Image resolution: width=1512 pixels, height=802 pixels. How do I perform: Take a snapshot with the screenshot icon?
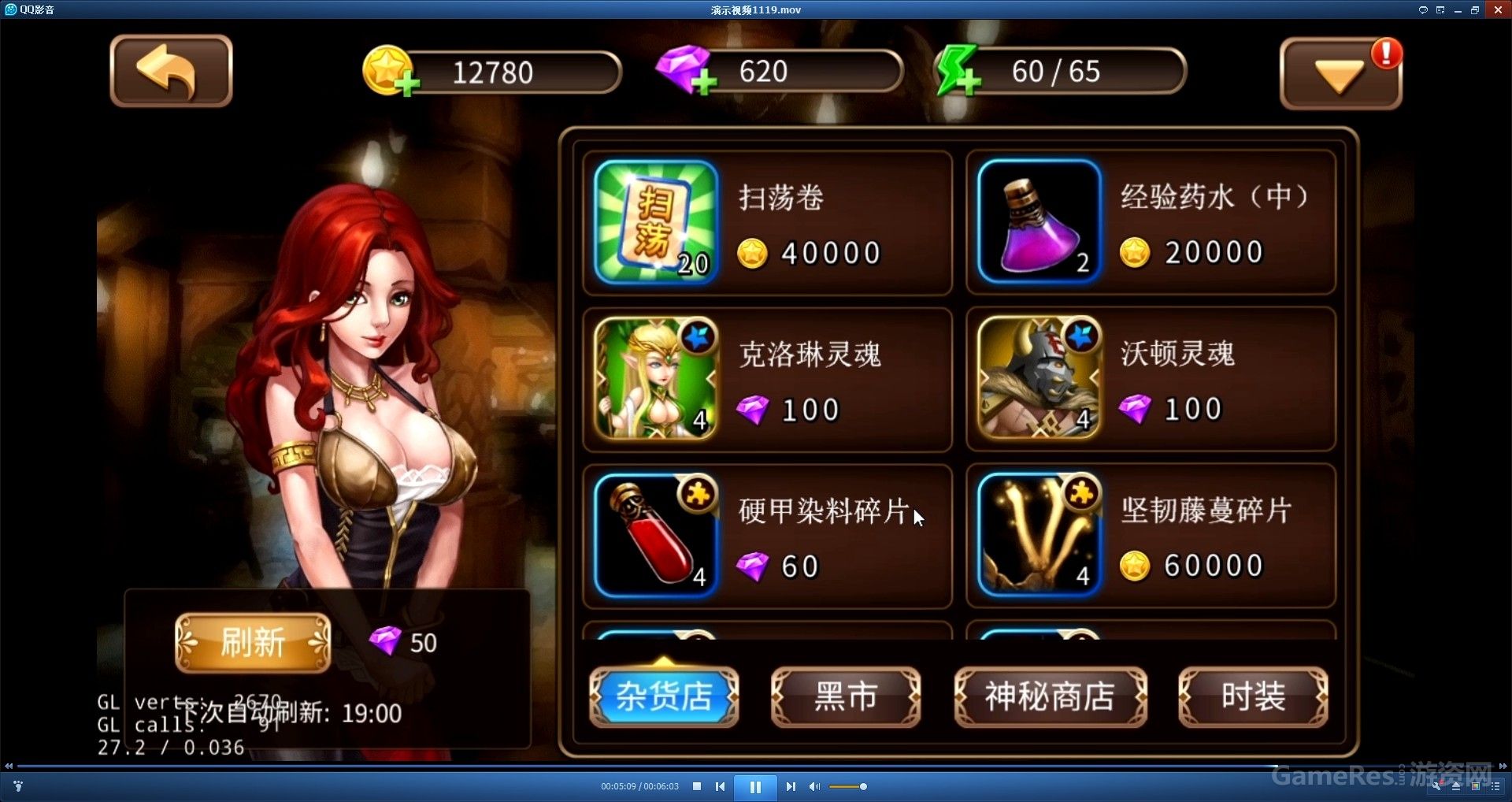(1475, 786)
